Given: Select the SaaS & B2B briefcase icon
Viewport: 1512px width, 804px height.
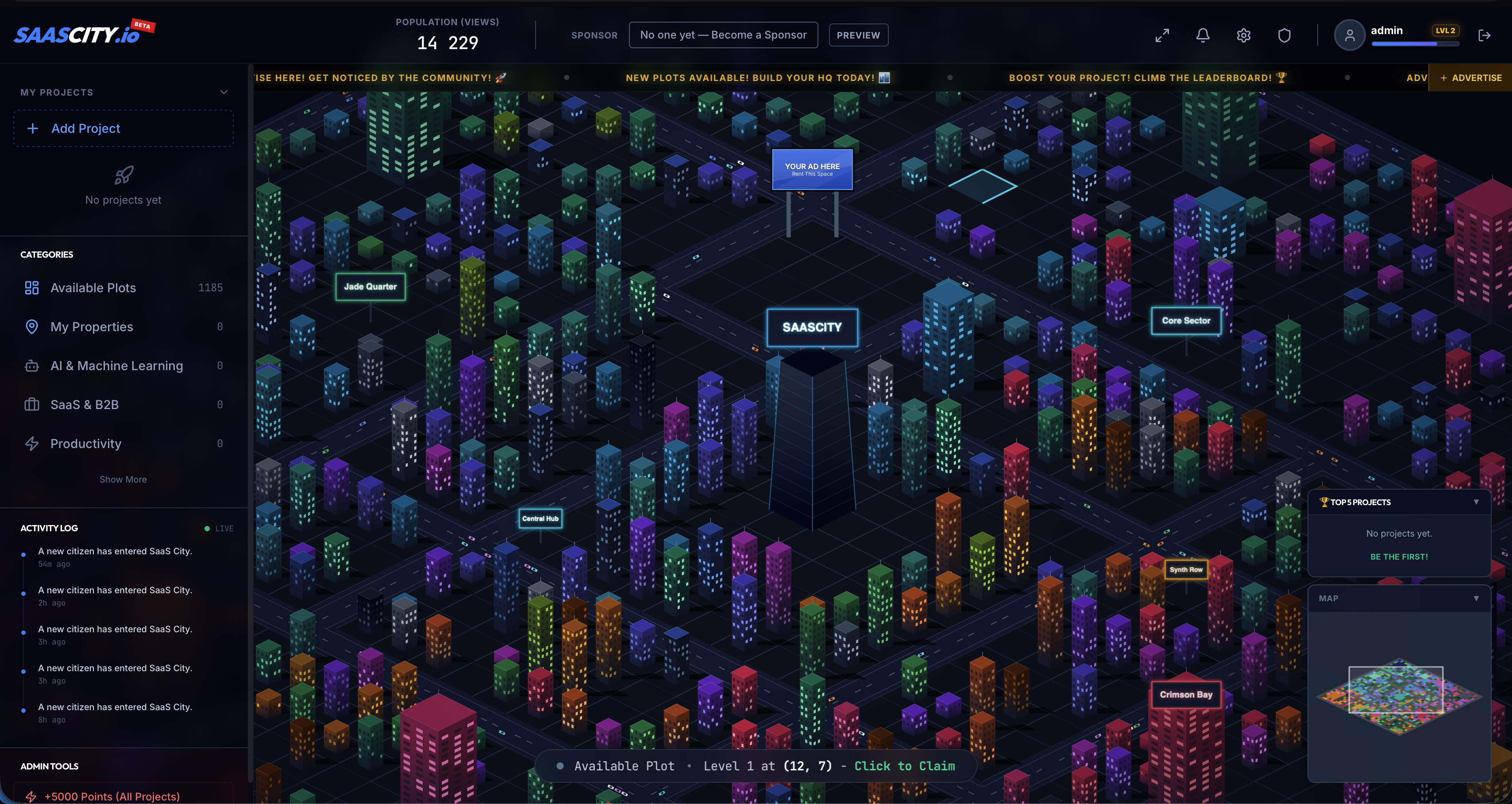Looking at the screenshot, I should tap(31, 404).
